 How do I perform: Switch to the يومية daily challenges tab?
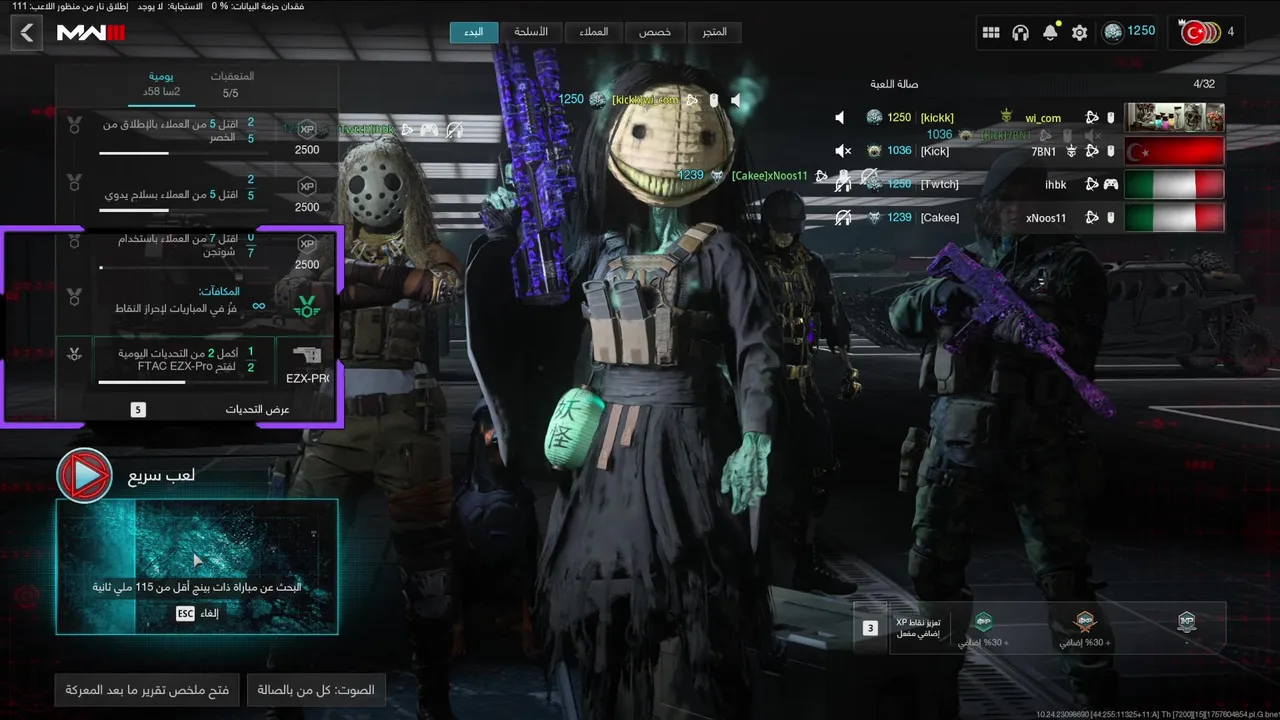[x=161, y=84]
